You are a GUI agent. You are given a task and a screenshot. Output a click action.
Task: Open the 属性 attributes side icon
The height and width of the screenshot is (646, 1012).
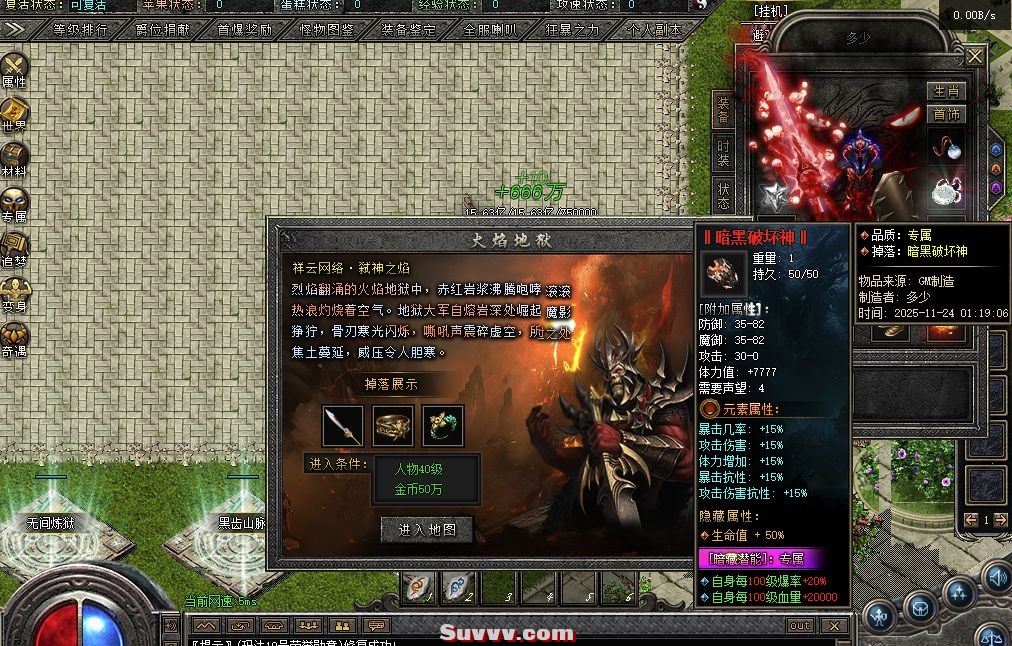14,70
